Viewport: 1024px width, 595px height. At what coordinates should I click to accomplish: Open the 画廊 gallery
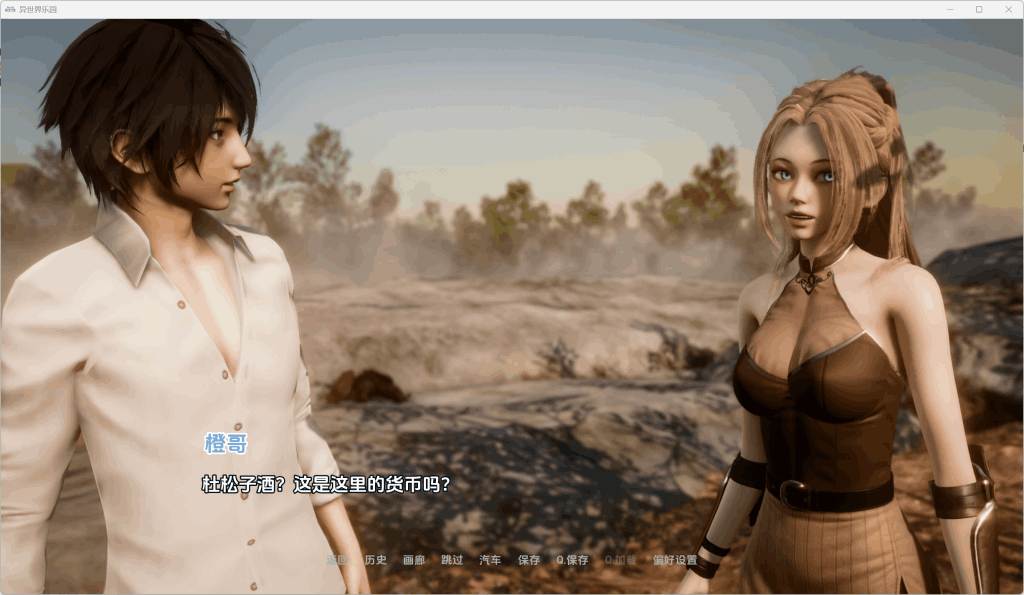[414, 560]
